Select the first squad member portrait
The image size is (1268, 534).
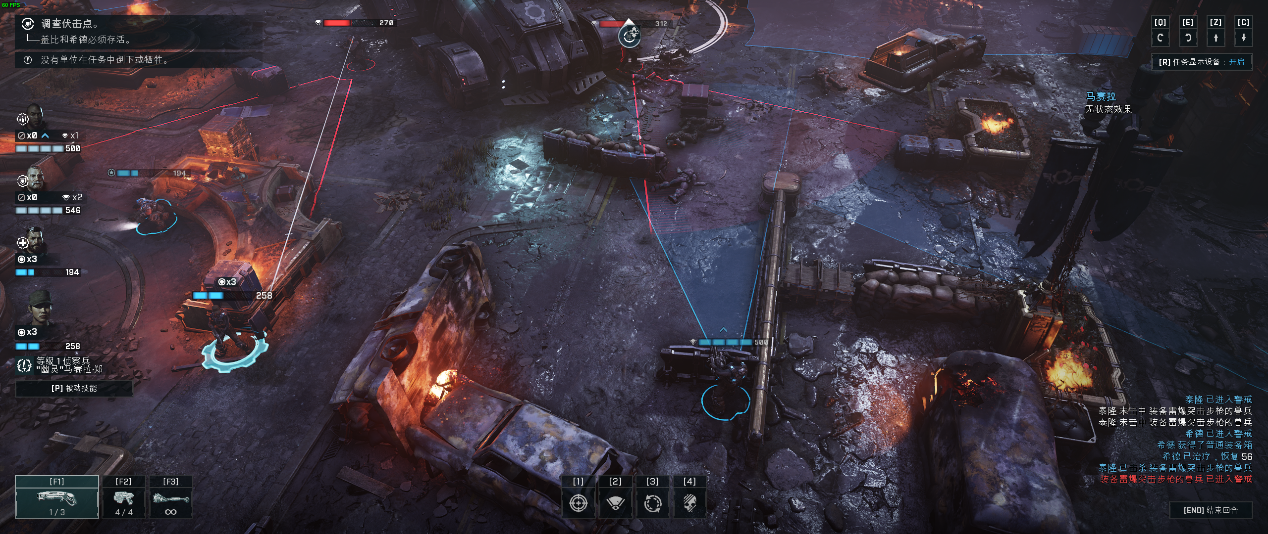tap(34, 118)
